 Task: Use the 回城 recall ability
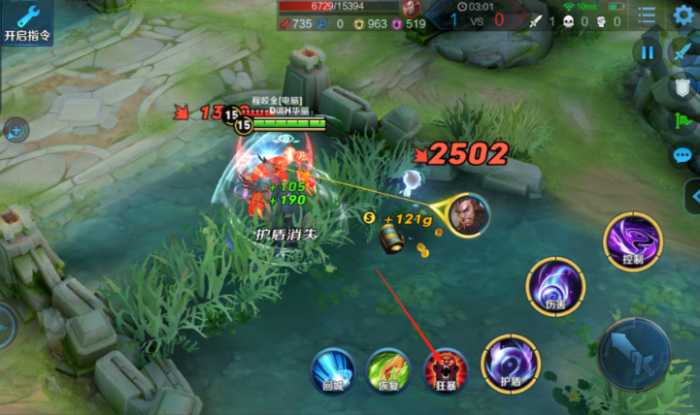[331, 370]
